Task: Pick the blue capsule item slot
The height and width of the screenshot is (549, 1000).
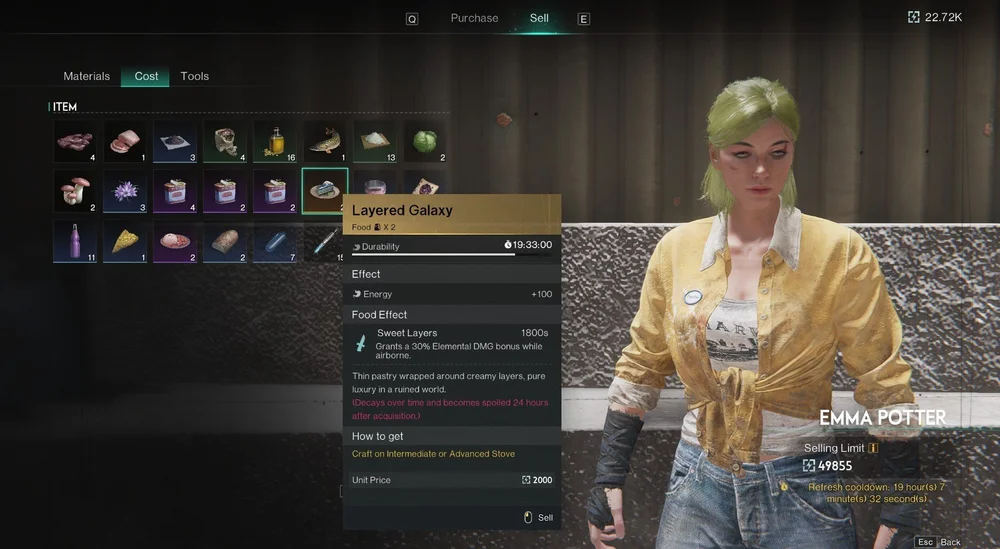Action: [x=275, y=241]
